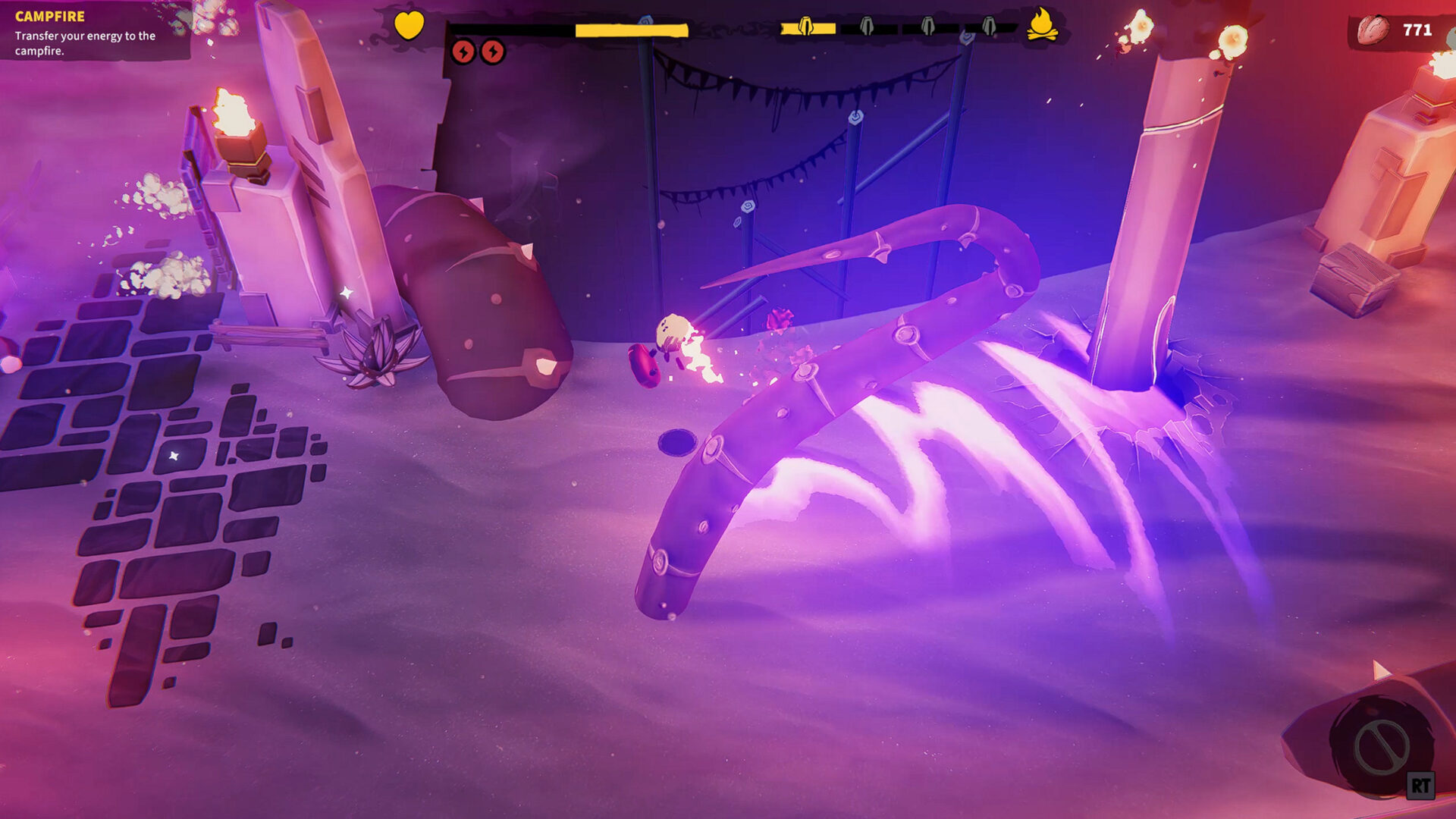This screenshot has width=1456, height=819.
Task: Click the yellow energy progress bar
Action: click(x=629, y=29)
